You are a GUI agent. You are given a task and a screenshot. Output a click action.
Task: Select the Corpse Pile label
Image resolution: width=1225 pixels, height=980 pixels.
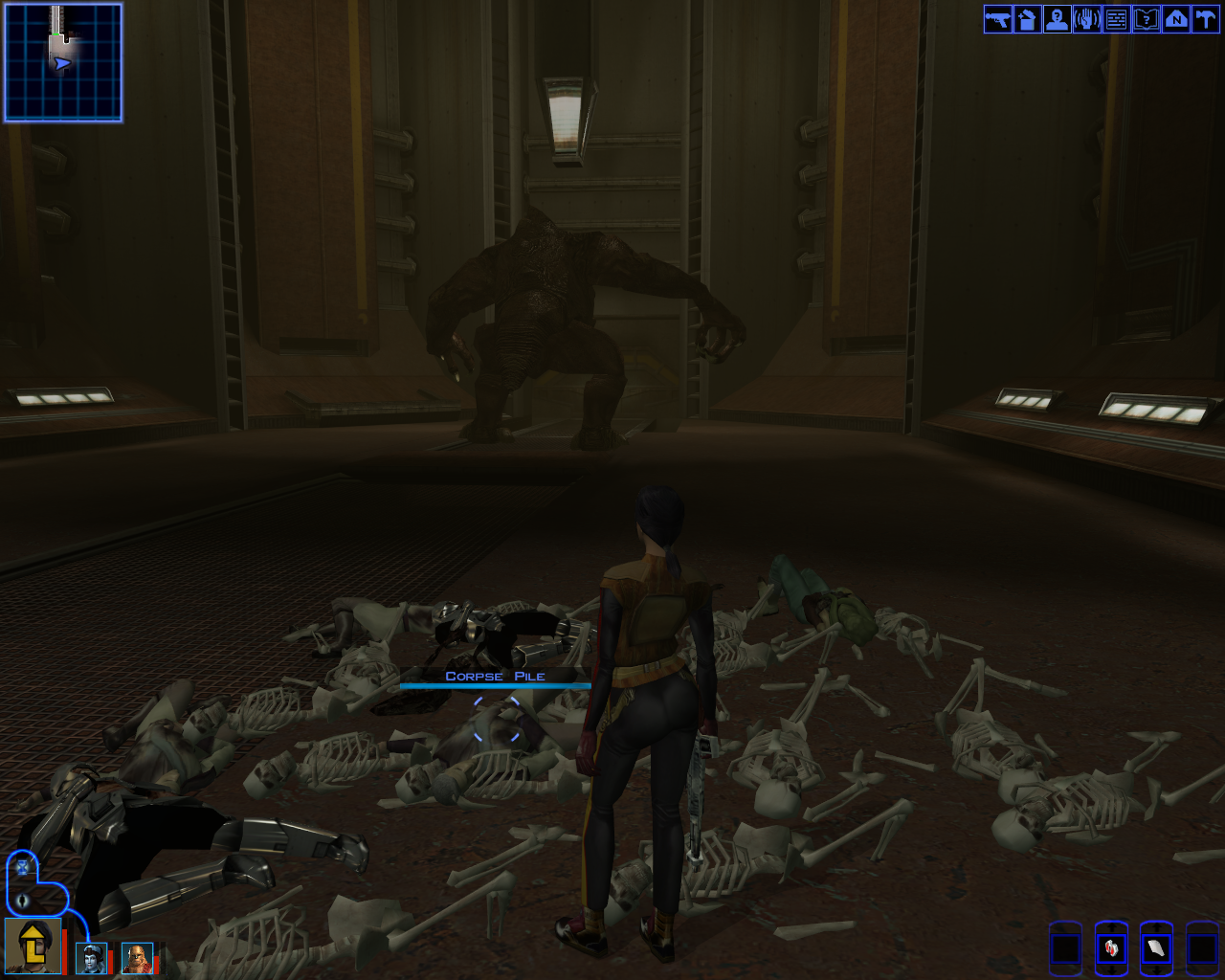pos(495,677)
